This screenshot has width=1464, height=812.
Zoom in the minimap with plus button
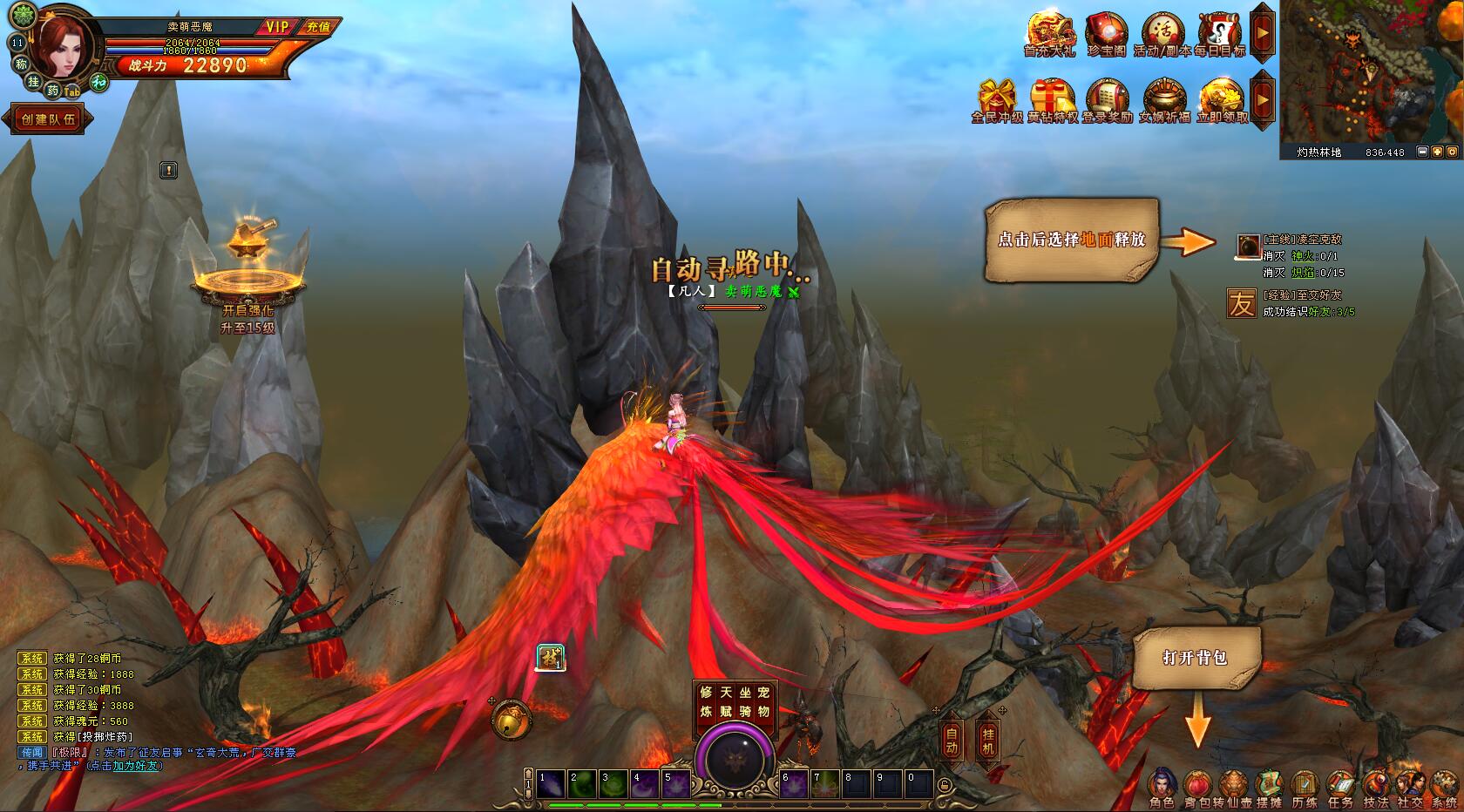[x=1437, y=152]
